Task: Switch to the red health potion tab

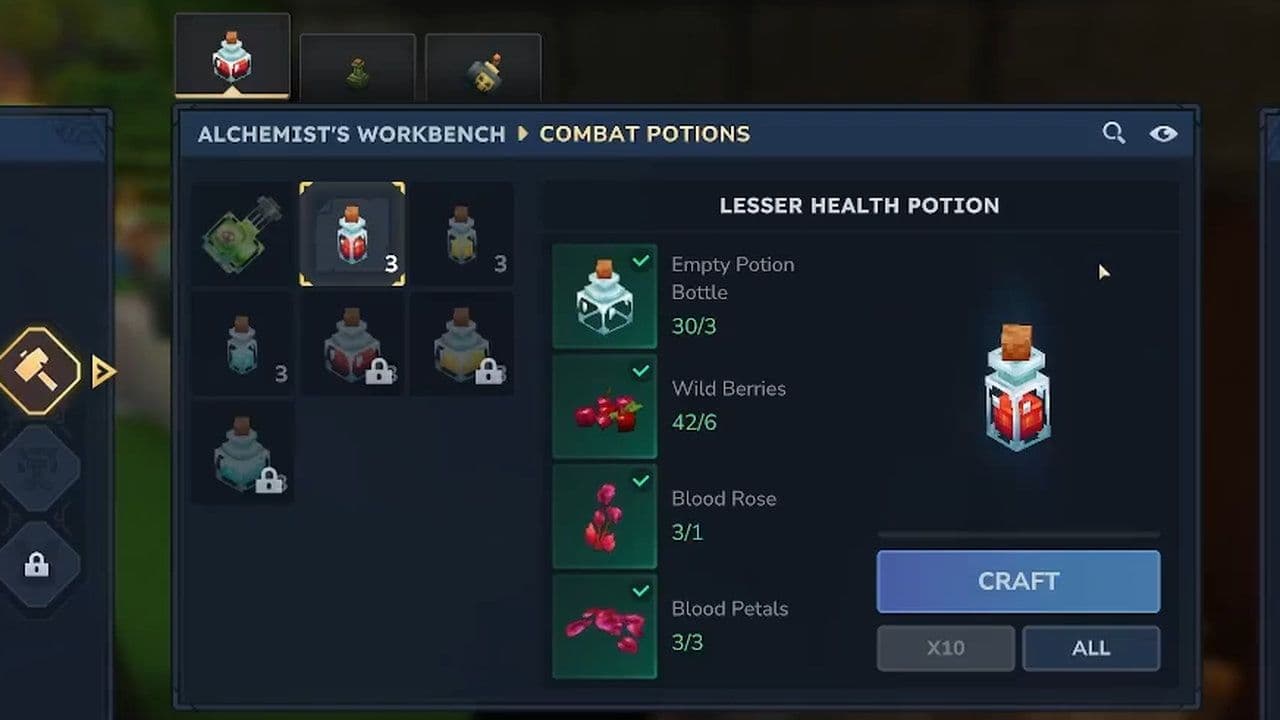Action: click(232, 56)
